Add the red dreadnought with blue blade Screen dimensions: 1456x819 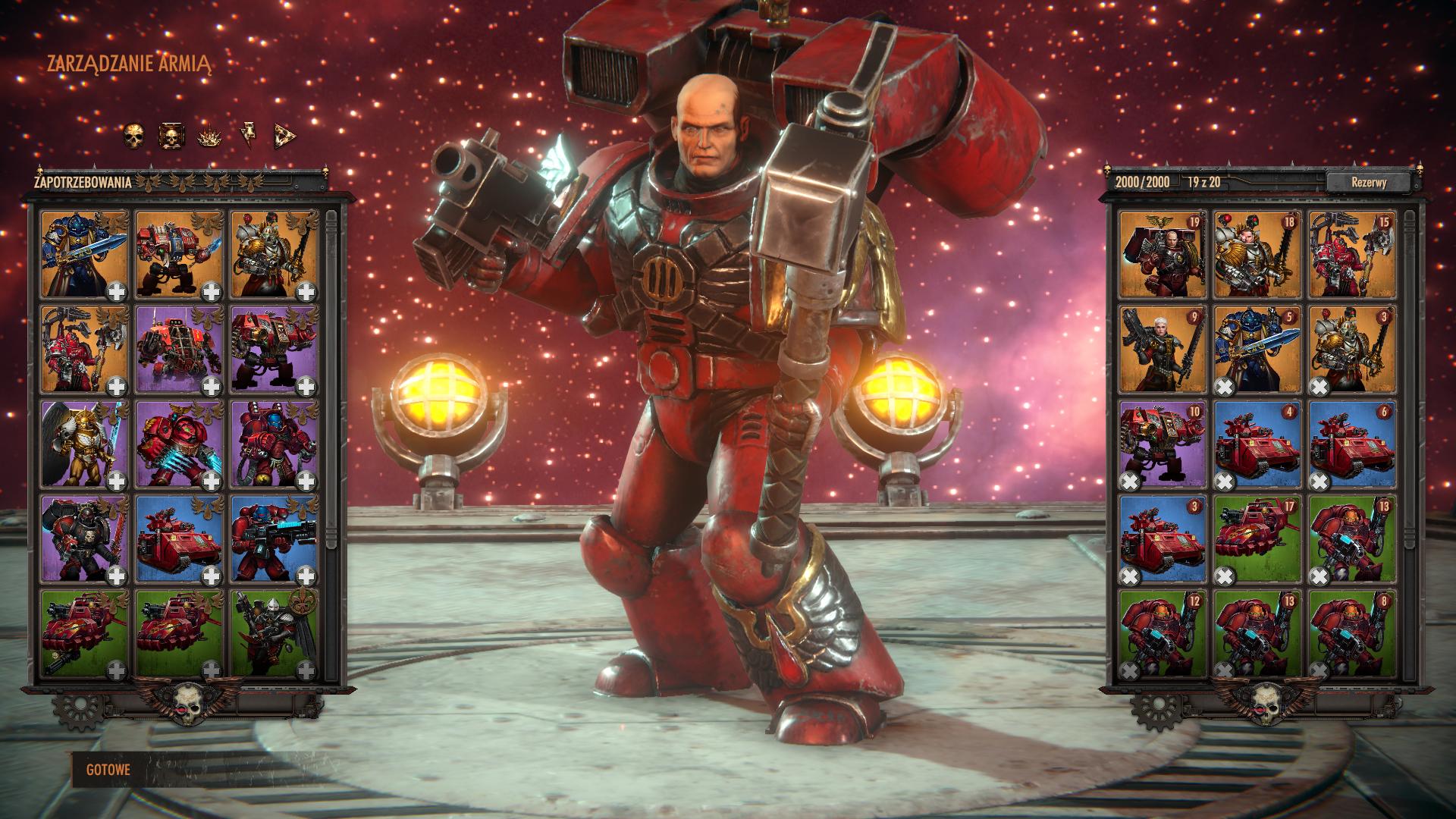(x=211, y=290)
